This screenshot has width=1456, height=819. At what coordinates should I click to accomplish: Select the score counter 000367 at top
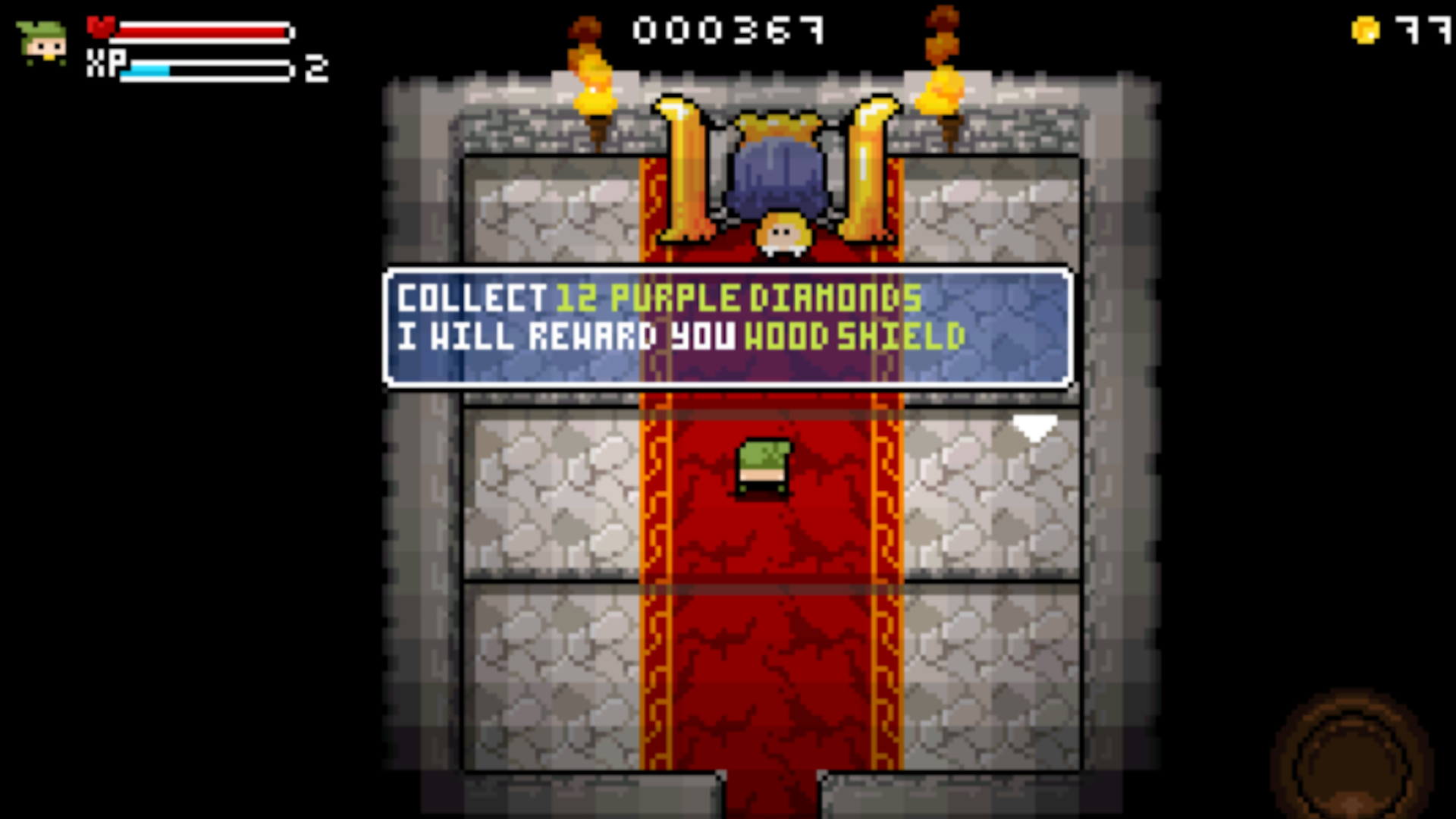[x=728, y=30]
